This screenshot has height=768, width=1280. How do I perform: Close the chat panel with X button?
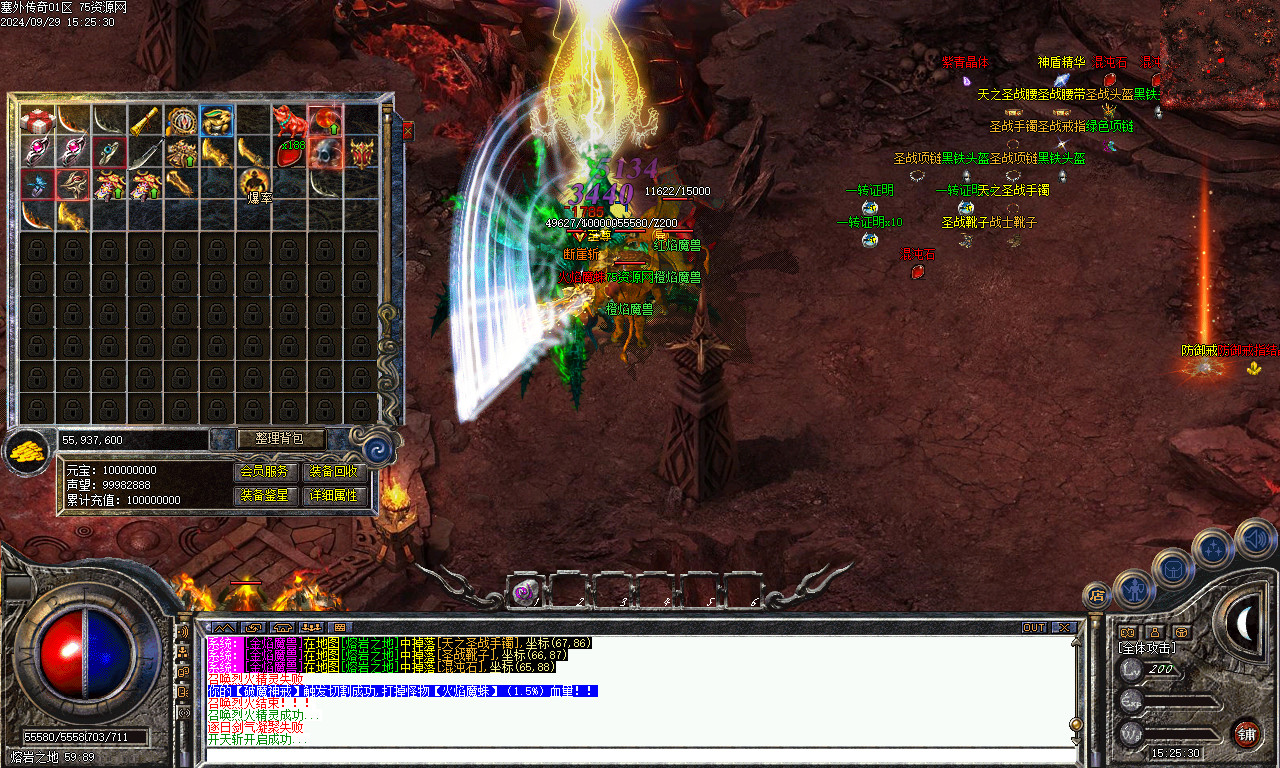coord(1064,627)
